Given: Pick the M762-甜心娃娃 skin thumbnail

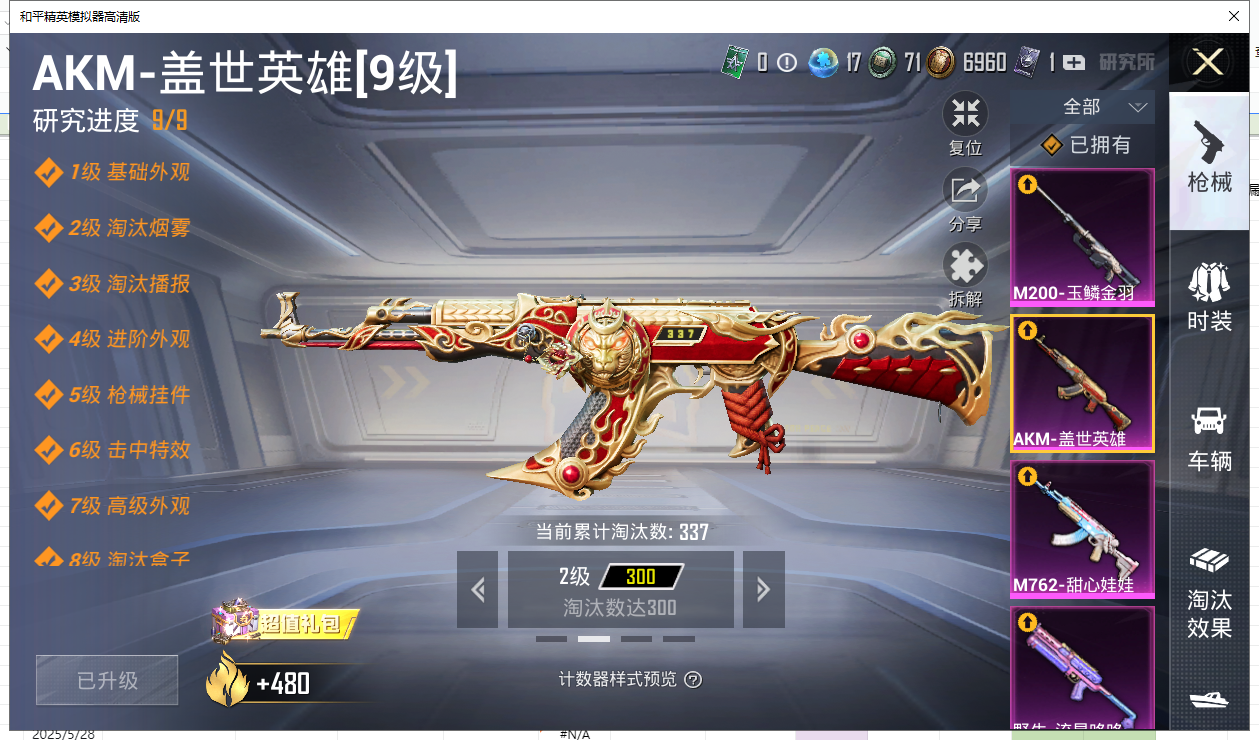Looking at the screenshot, I should [x=1082, y=529].
